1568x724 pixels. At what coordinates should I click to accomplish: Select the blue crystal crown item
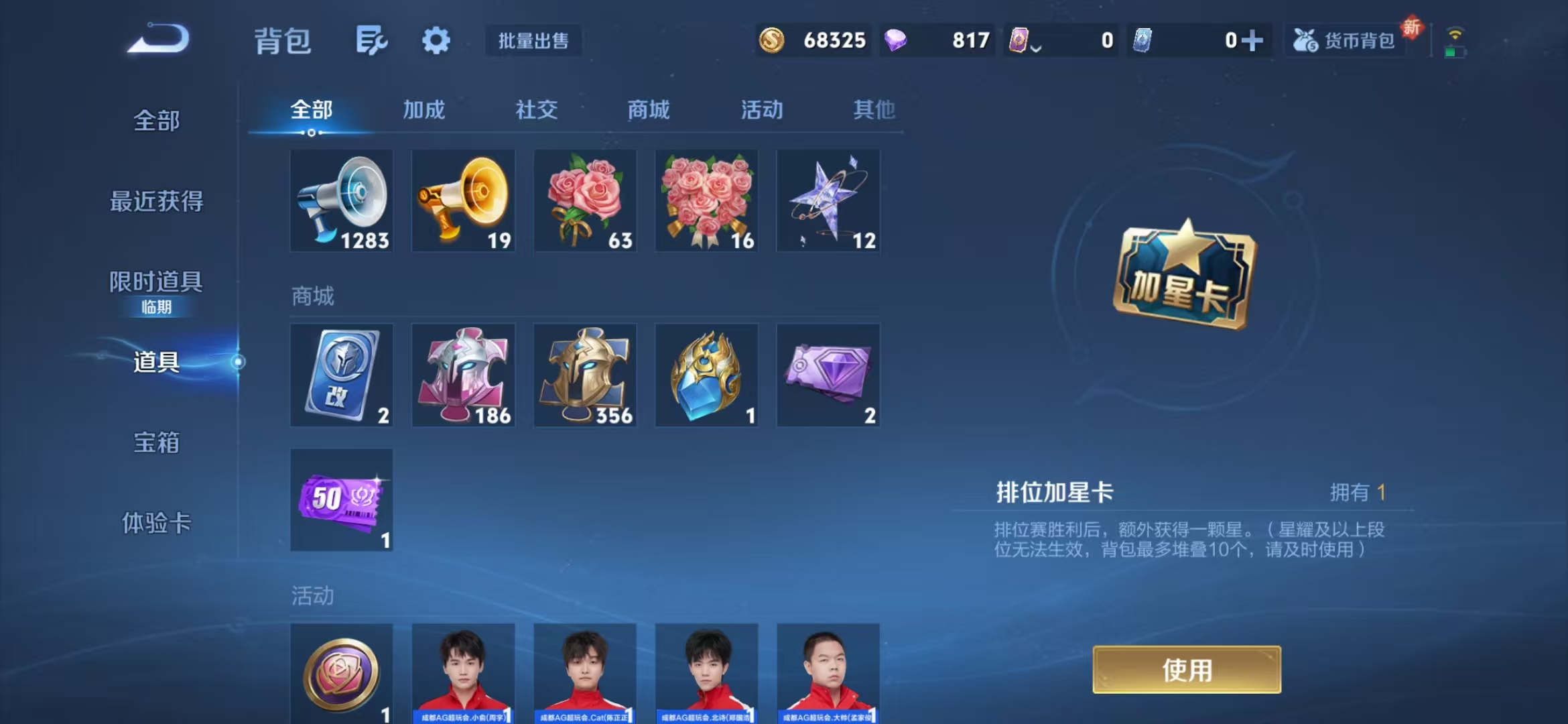click(x=707, y=375)
